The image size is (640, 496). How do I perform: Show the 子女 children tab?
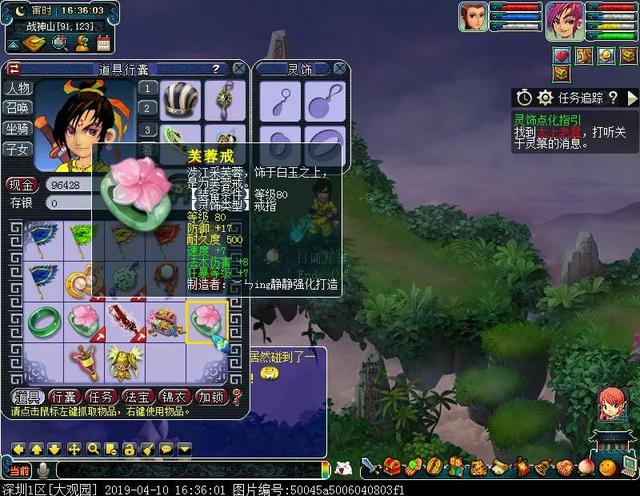(19, 149)
